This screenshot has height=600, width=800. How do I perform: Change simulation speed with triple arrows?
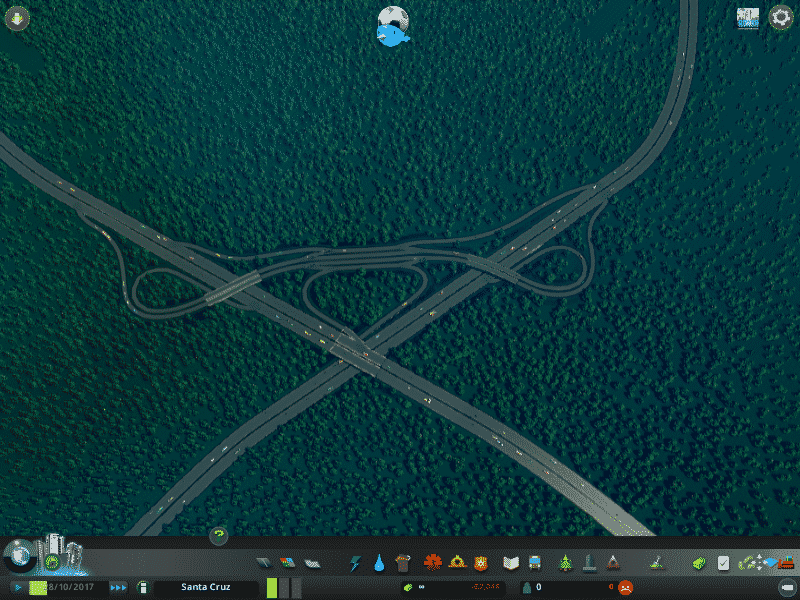[118, 587]
